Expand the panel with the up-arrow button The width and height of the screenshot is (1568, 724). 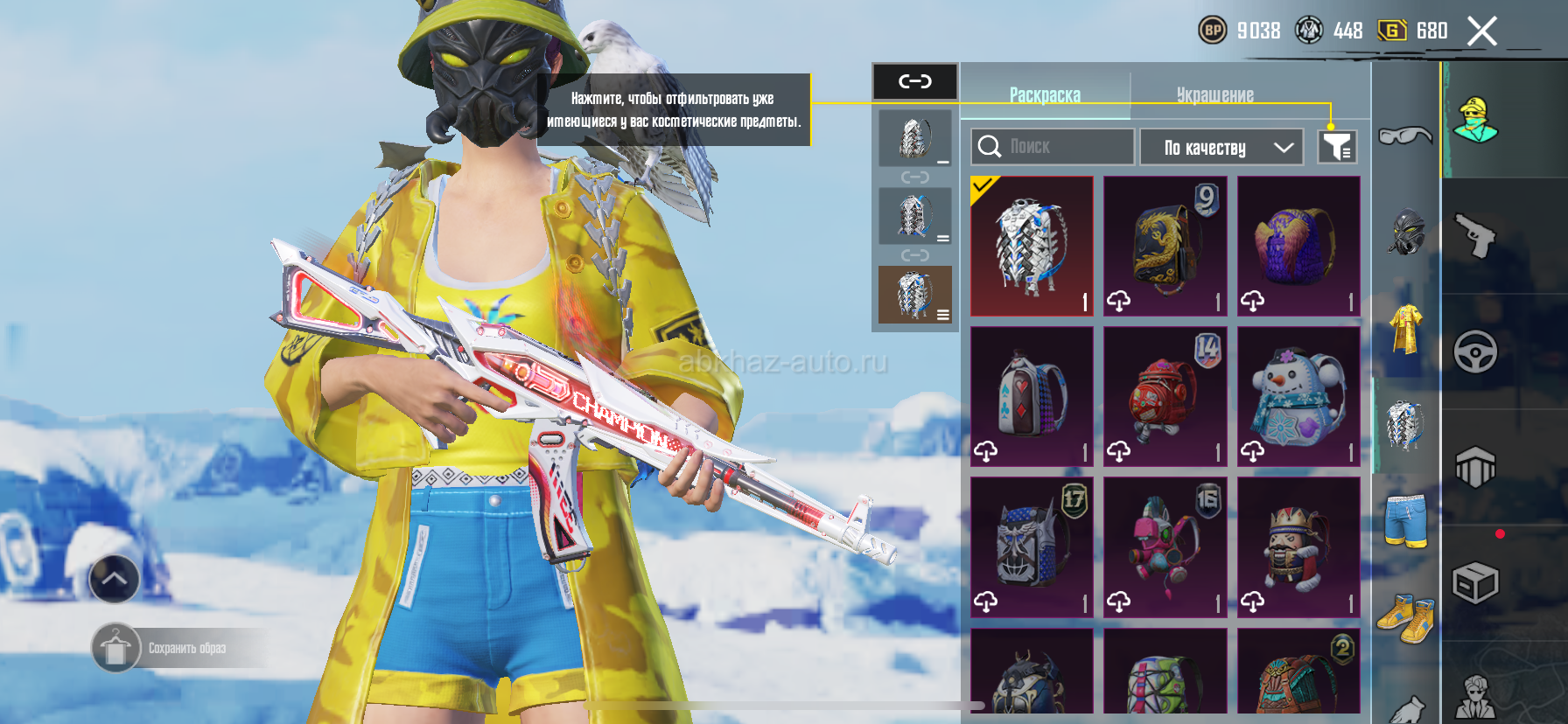click(x=114, y=579)
